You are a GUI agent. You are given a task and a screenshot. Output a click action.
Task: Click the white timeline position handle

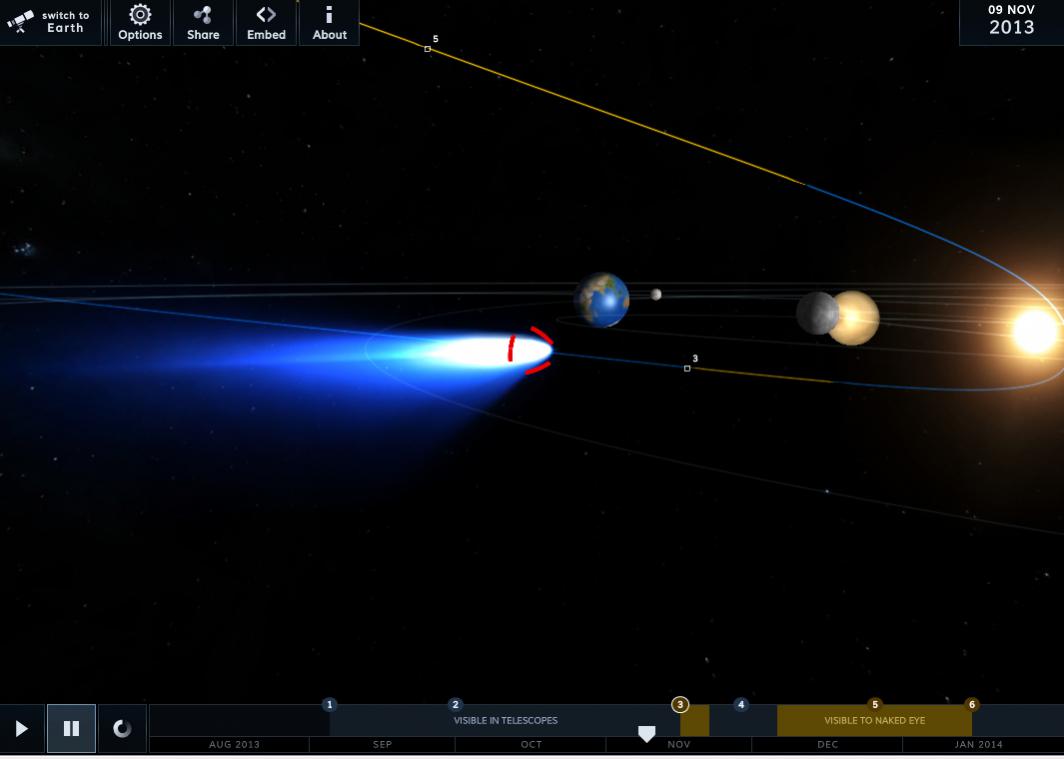click(647, 735)
